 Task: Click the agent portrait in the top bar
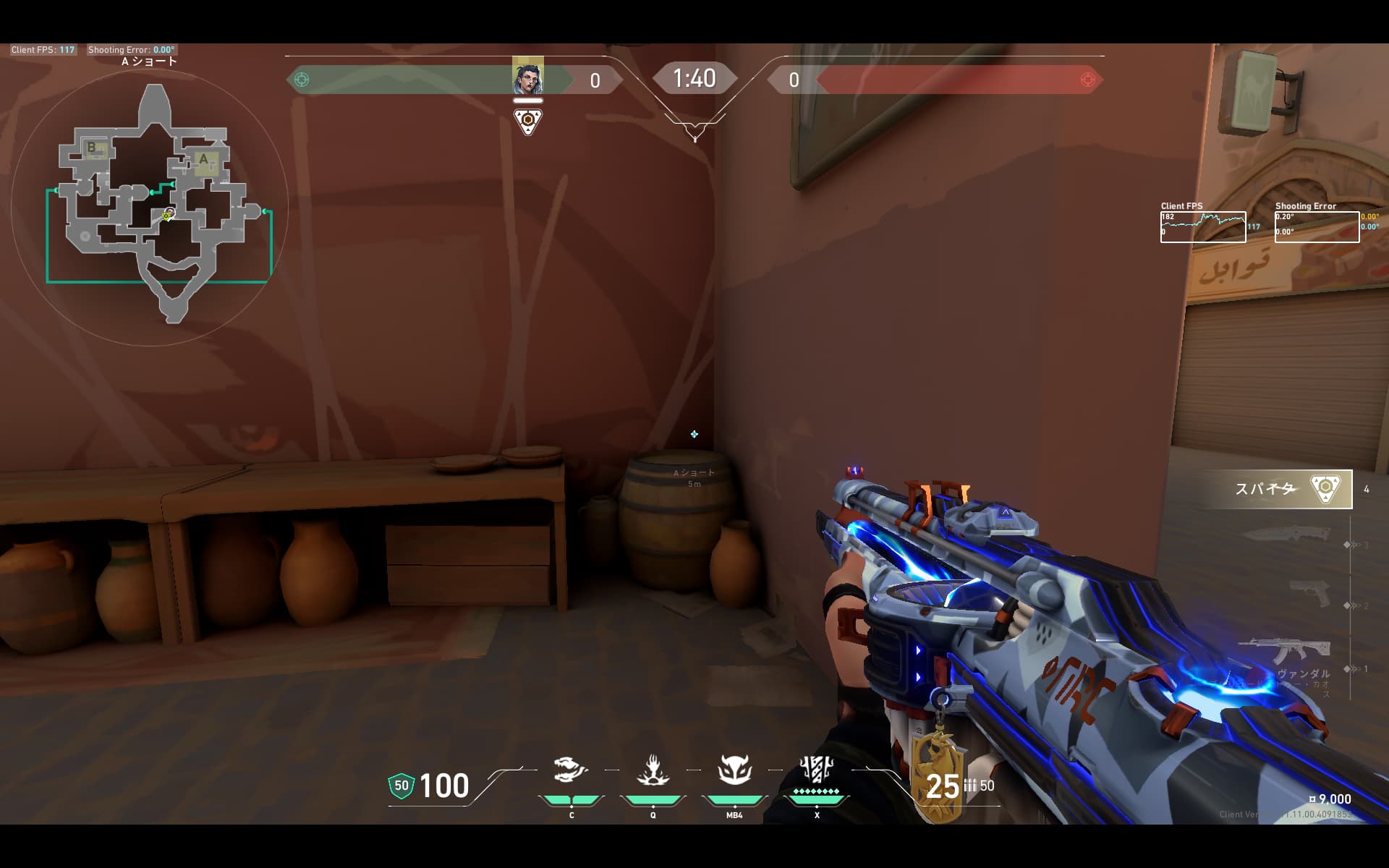pyautogui.click(x=527, y=77)
